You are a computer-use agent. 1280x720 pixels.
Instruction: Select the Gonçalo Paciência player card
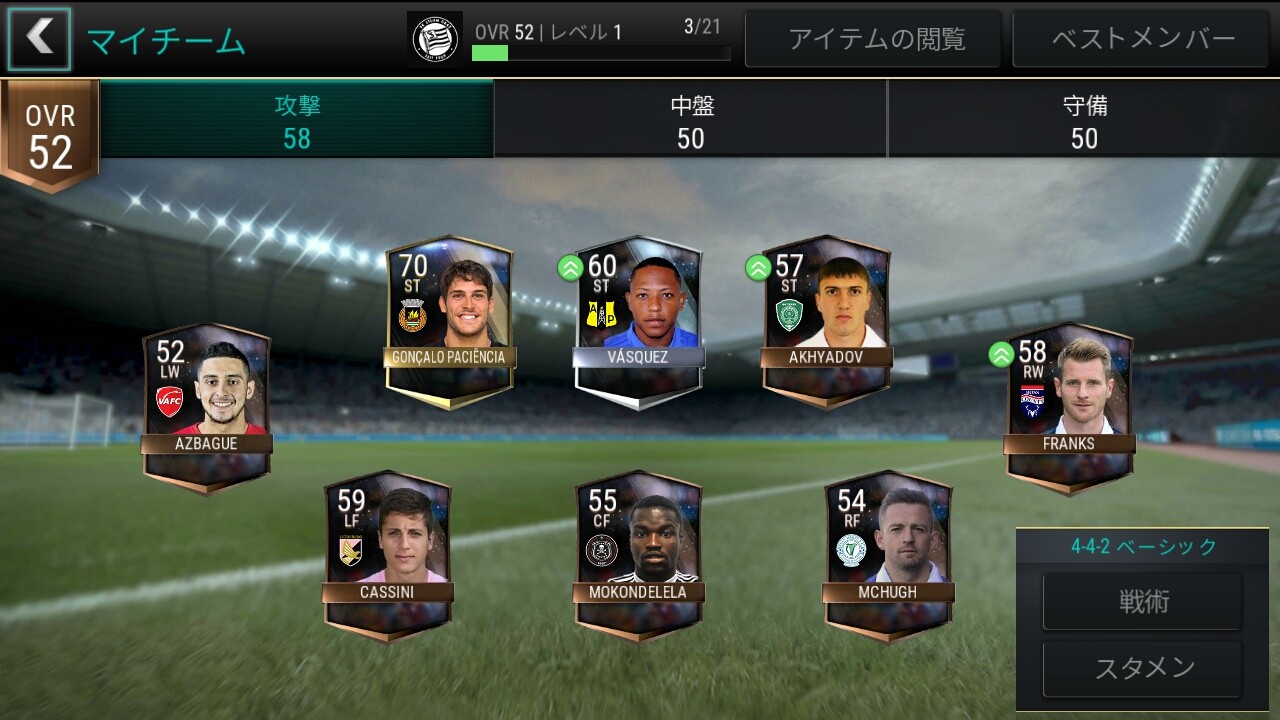[450, 320]
